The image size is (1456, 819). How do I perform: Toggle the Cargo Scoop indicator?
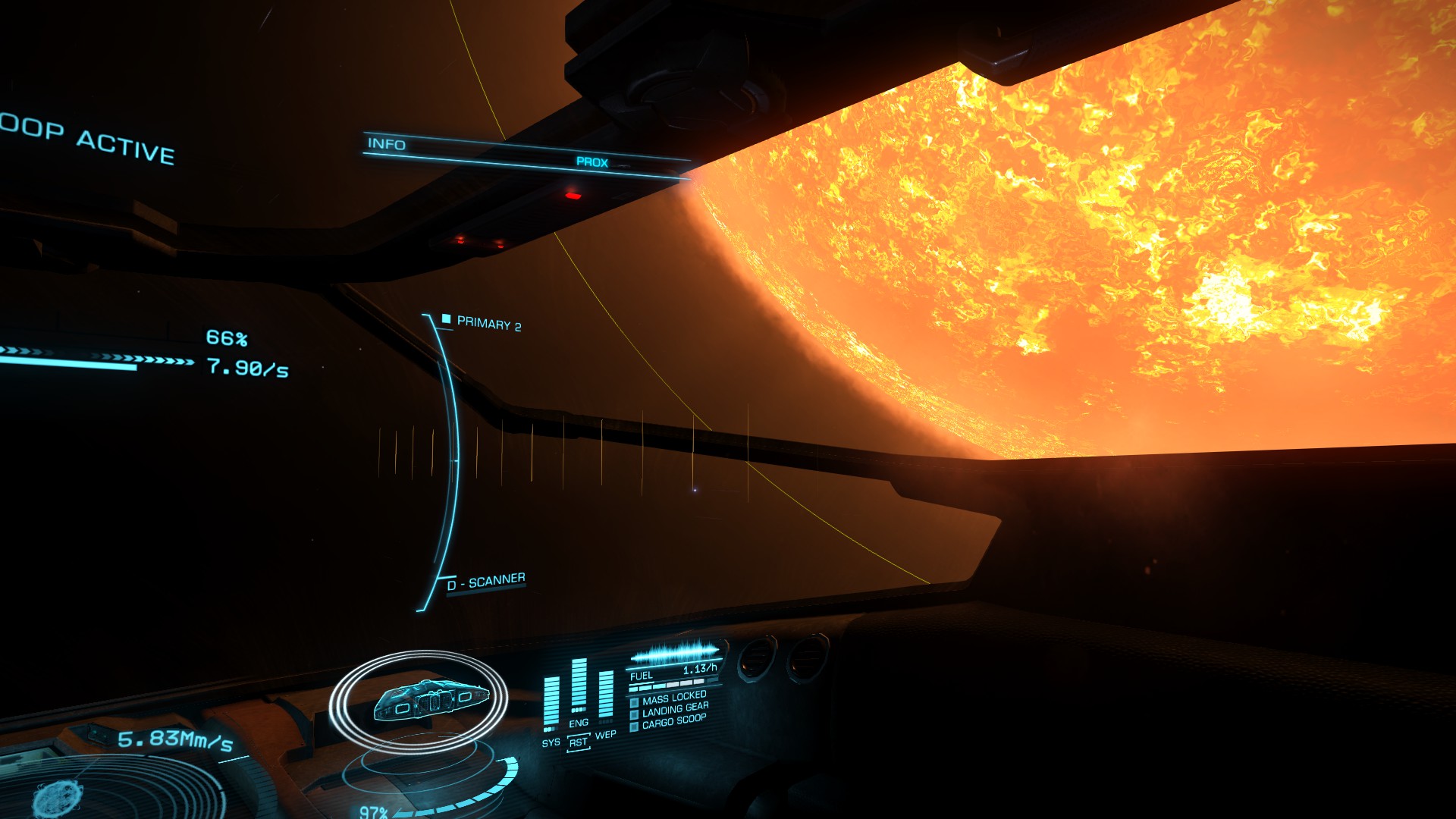[673, 722]
